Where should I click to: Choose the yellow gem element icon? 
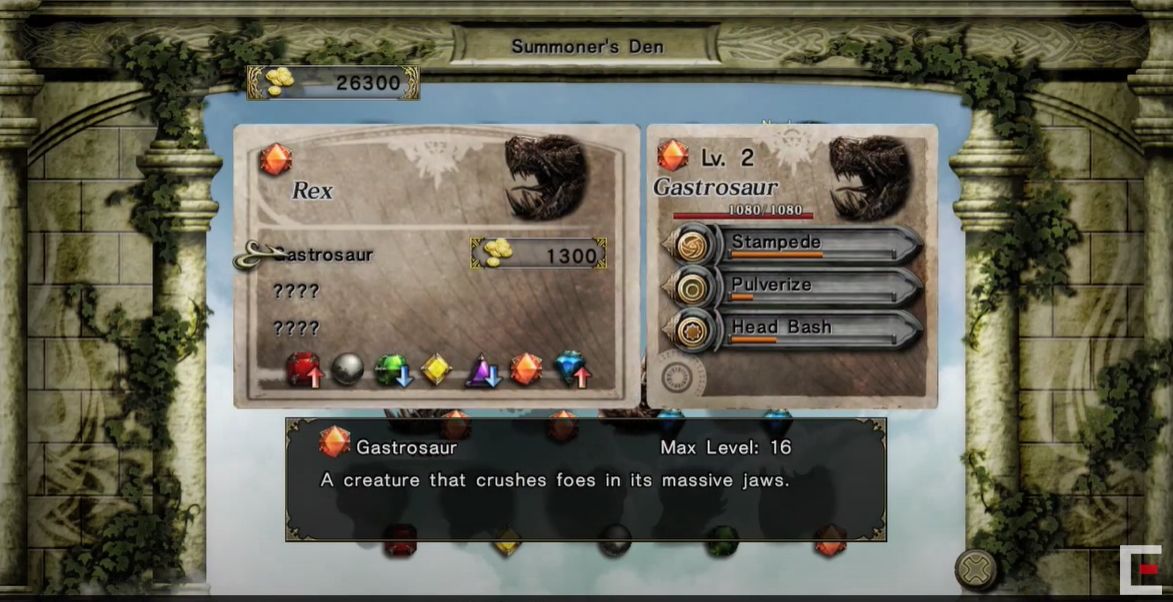pyautogui.click(x=436, y=369)
